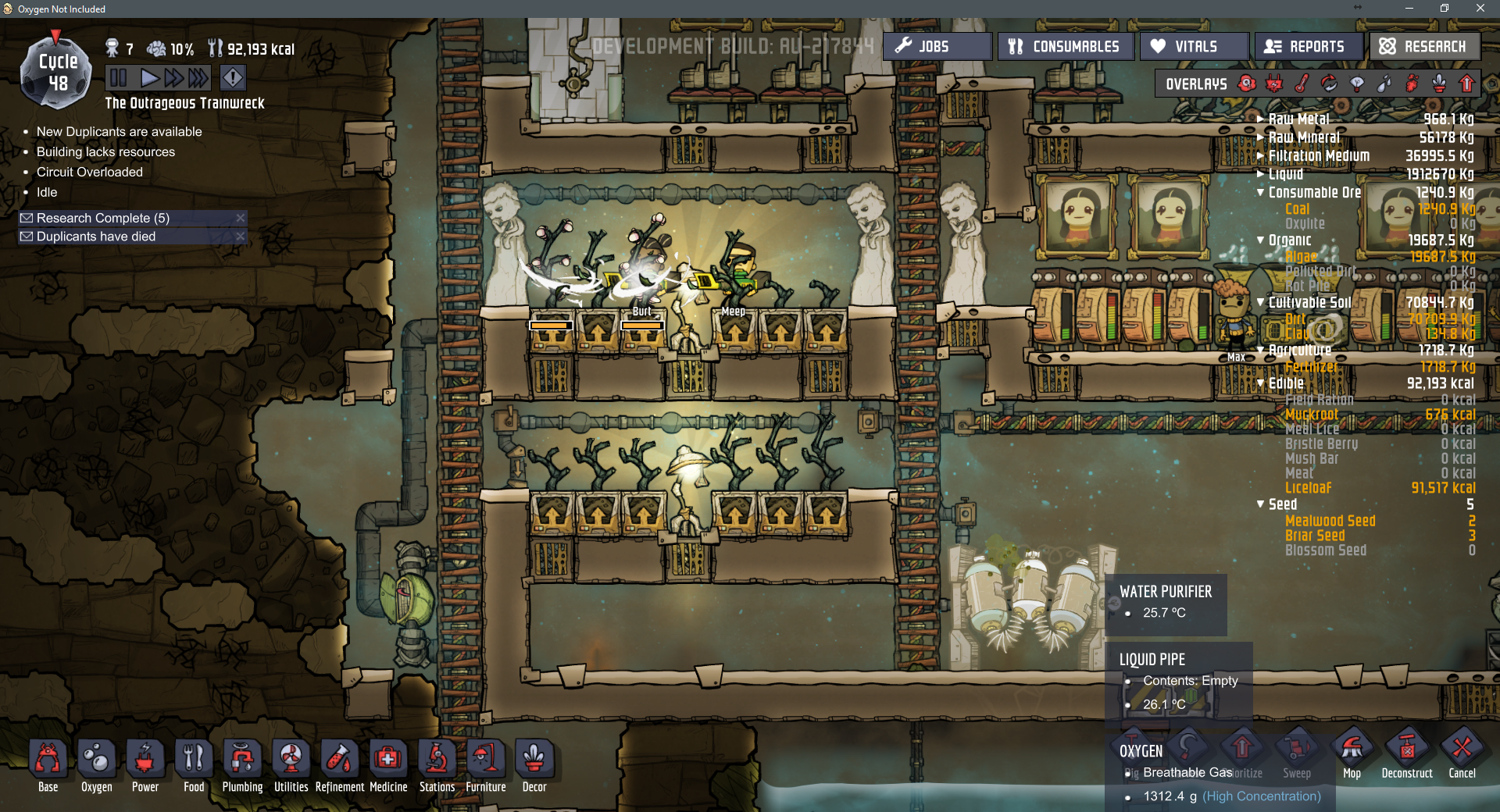Open the Reports screen
This screenshot has width=1500, height=812.
point(1309,47)
